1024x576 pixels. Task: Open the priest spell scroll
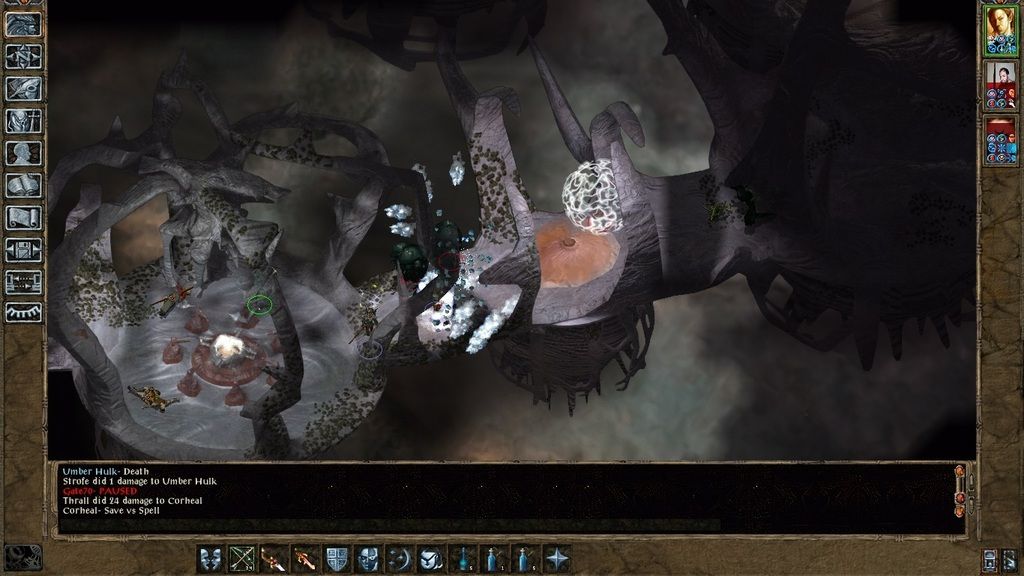(x=23, y=217)
